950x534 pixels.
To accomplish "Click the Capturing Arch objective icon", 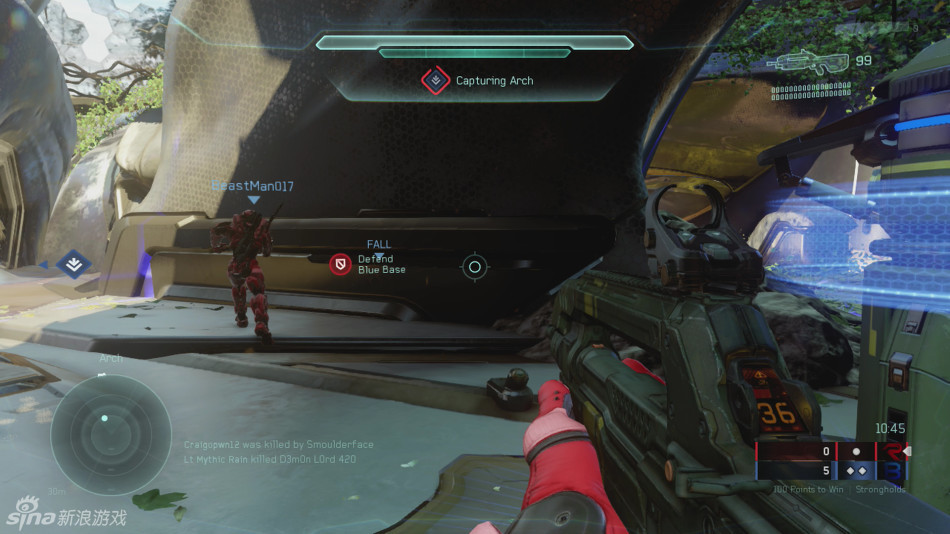I will 436,81.
